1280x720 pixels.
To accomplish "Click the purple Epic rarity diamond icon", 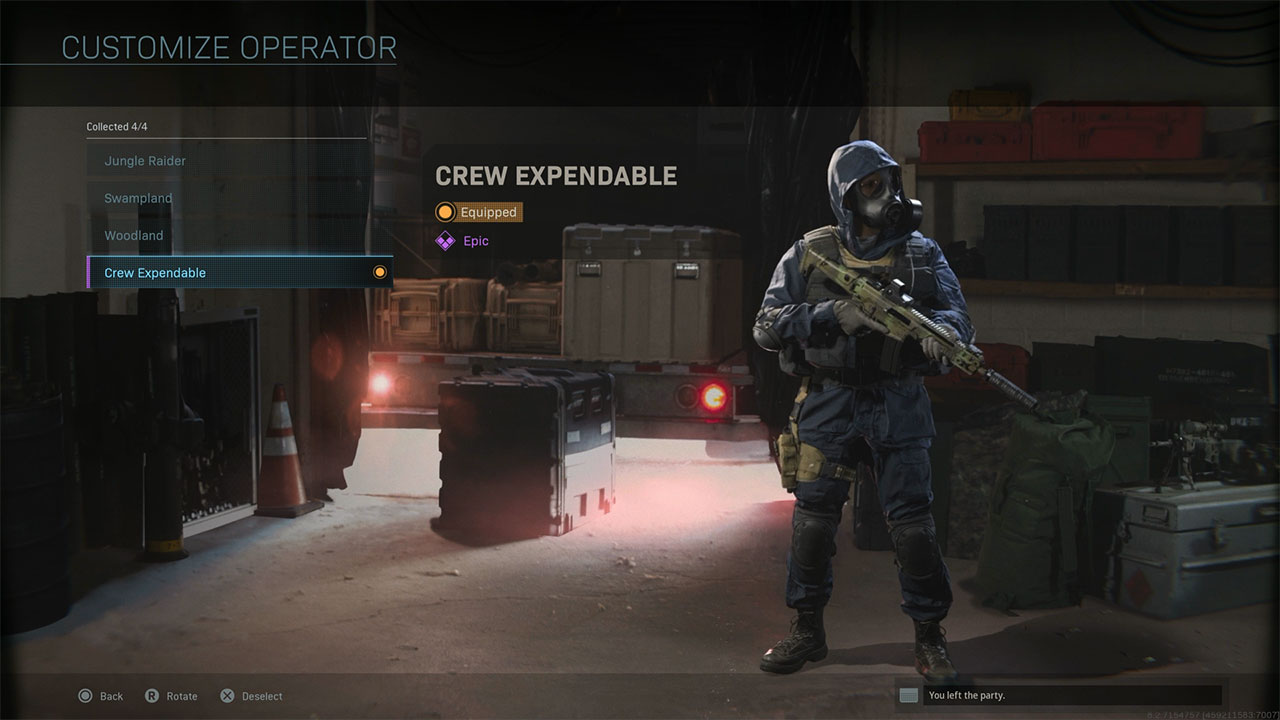I will [445, 240].
